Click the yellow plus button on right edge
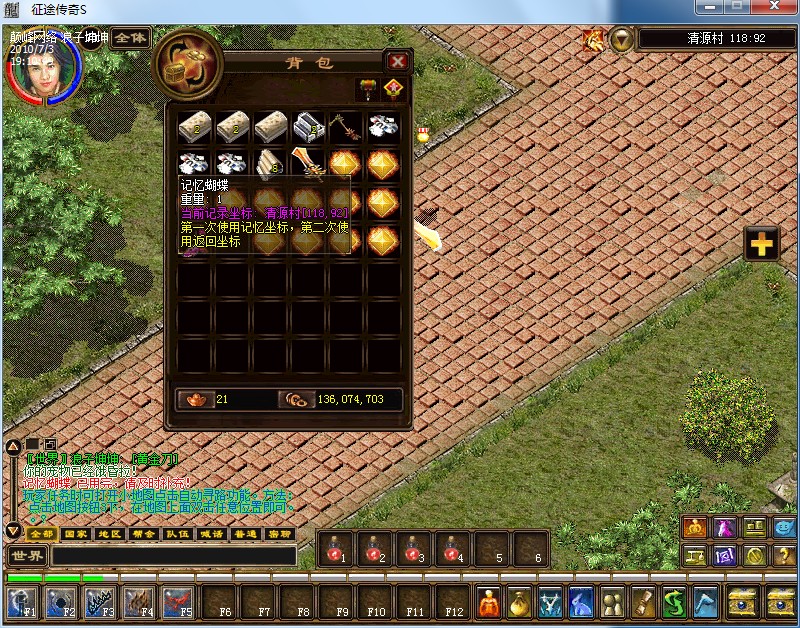 (x=762, y=244)
